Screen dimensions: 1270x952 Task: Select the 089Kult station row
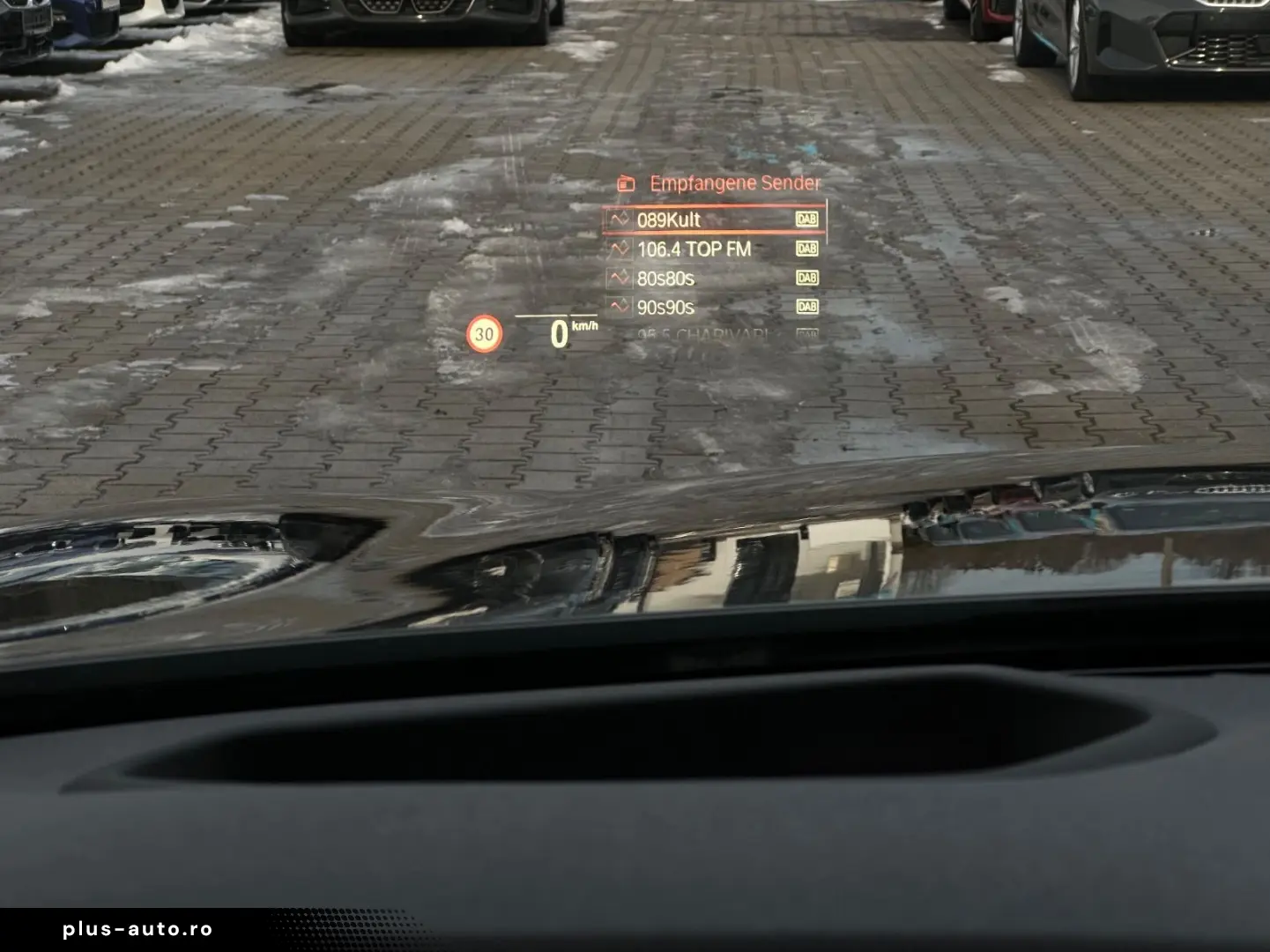(714, 219)
